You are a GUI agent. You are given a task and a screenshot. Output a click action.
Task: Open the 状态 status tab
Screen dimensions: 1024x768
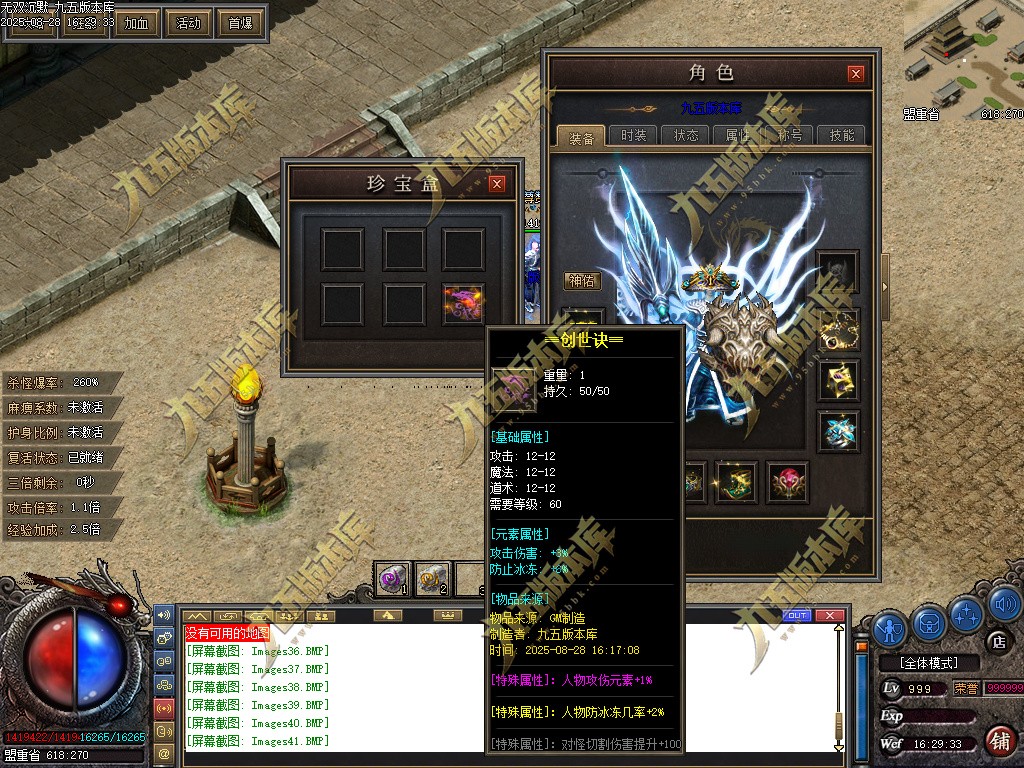pyautogui.click(x=686, y=136)
